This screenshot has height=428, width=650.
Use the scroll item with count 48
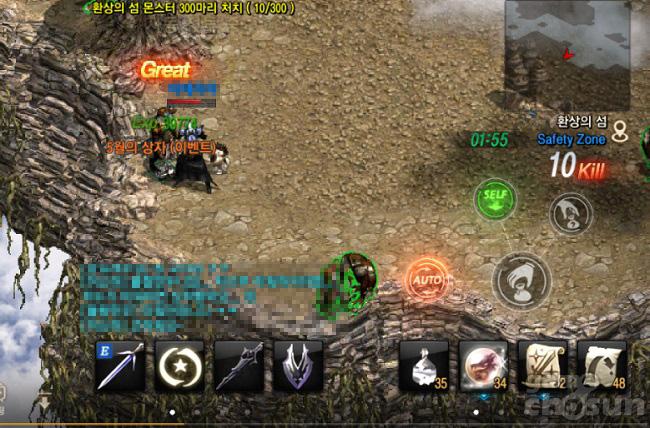pyautogui.click(x=601, y=365)
